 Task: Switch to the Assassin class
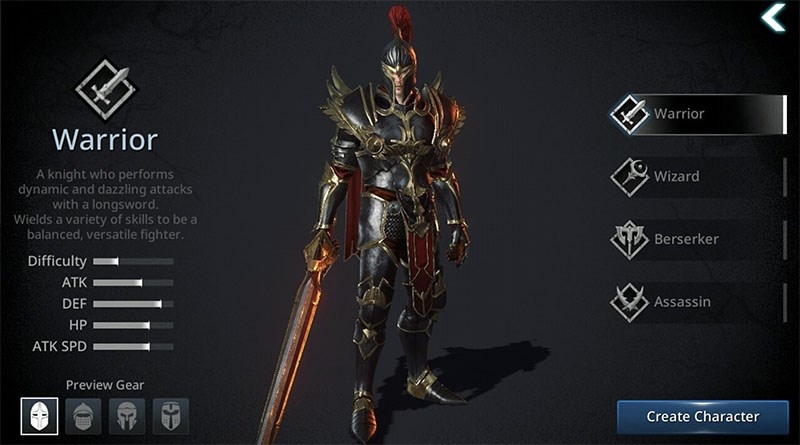tap(697, 302)
